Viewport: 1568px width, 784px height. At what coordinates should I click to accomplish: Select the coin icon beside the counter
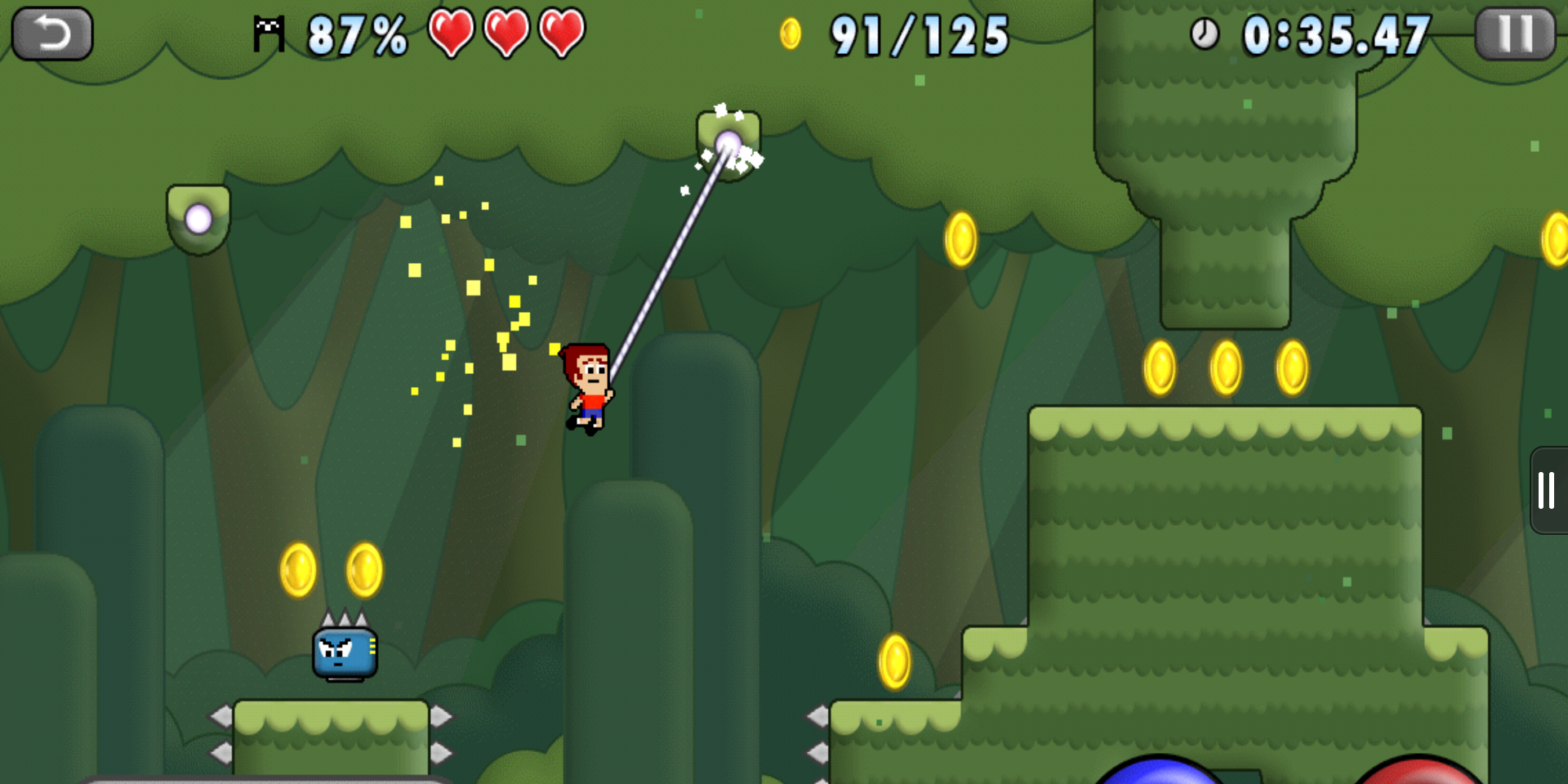point(789,33)
